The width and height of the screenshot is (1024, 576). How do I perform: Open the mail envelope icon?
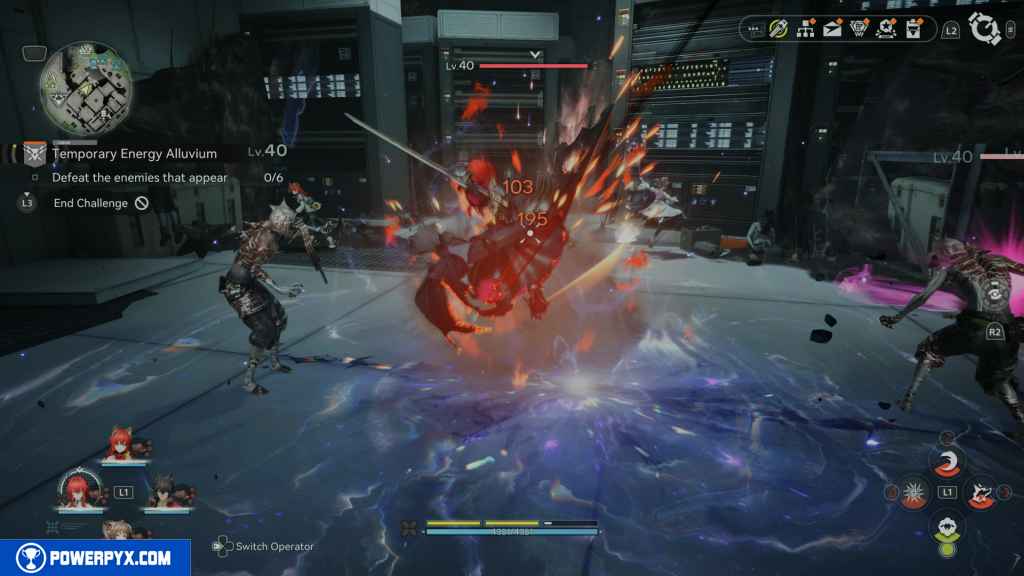(832, 29)
